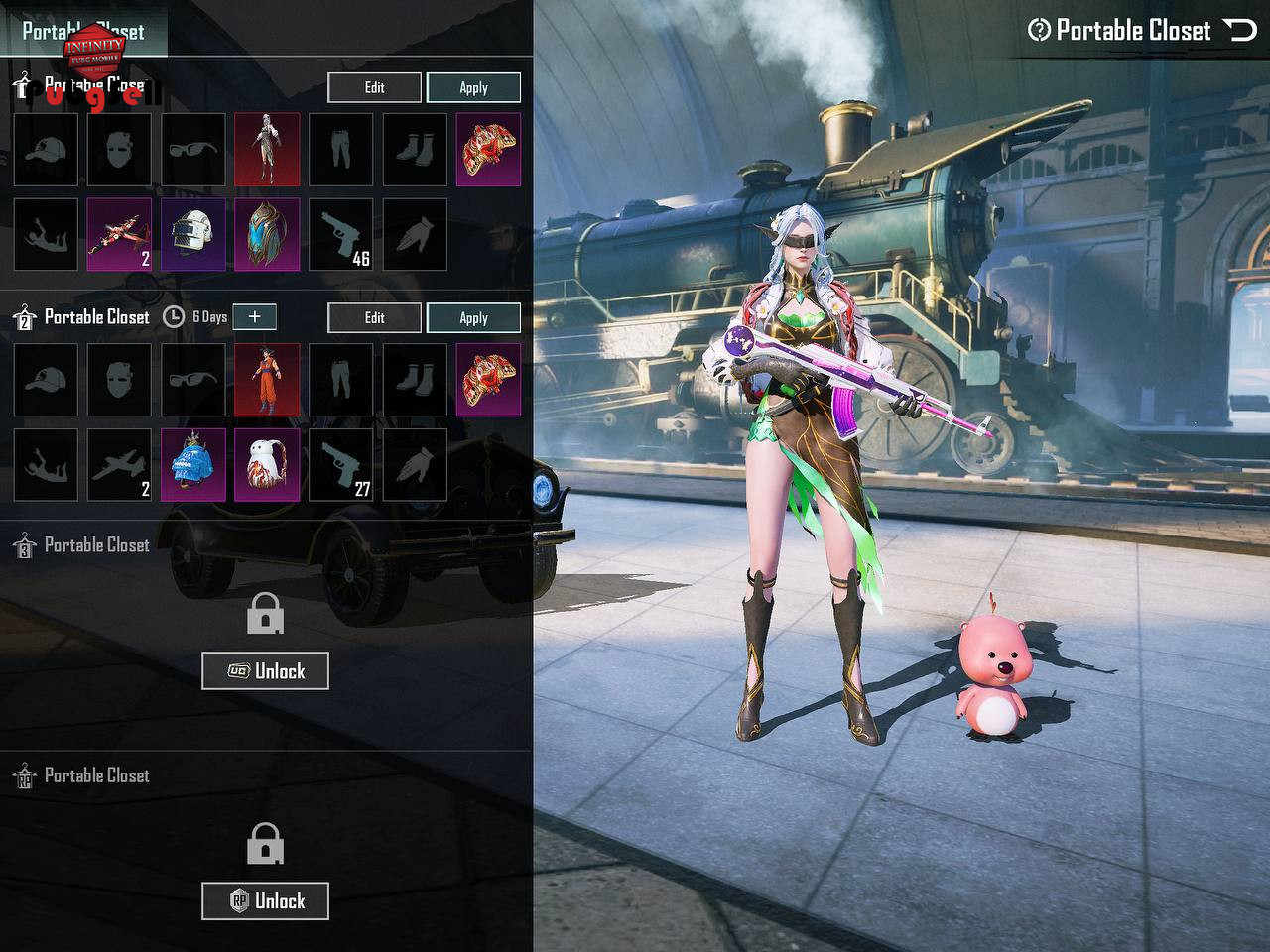Edit the first Portable Closet outfit
This screenshot has width=1270, height=952.
point(374,87)
